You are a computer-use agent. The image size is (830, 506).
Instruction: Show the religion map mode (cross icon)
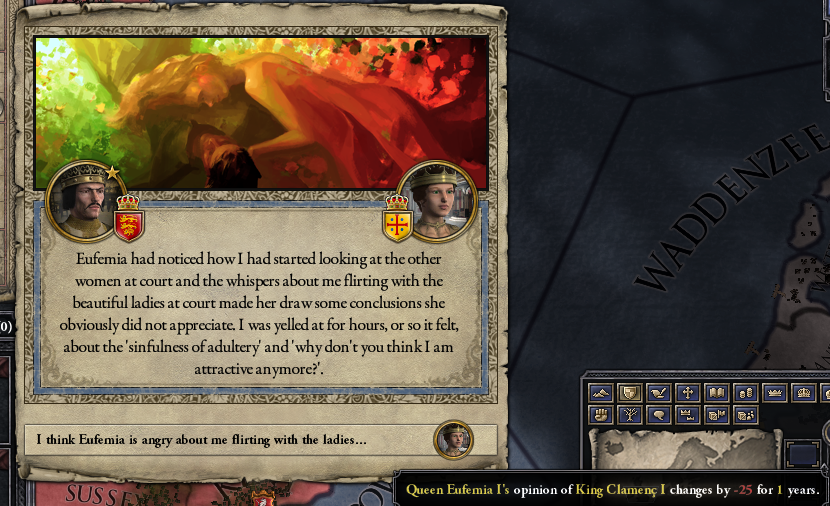687,392
